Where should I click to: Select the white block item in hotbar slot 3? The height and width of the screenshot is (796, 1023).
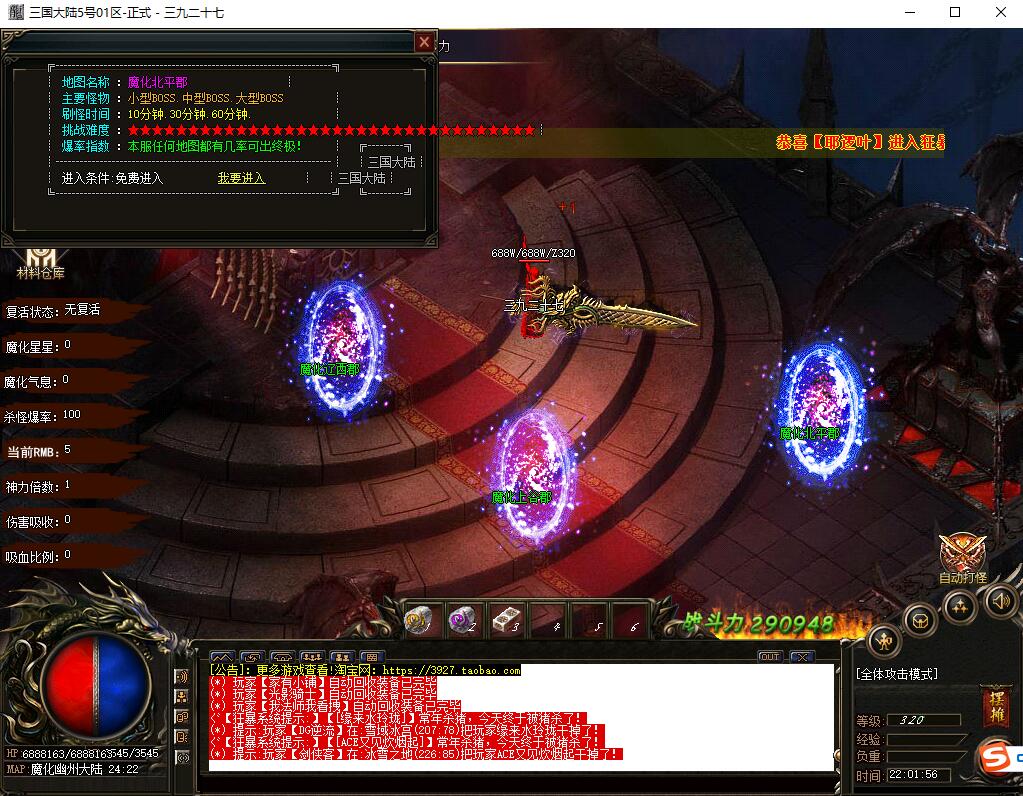pos(506,621)
